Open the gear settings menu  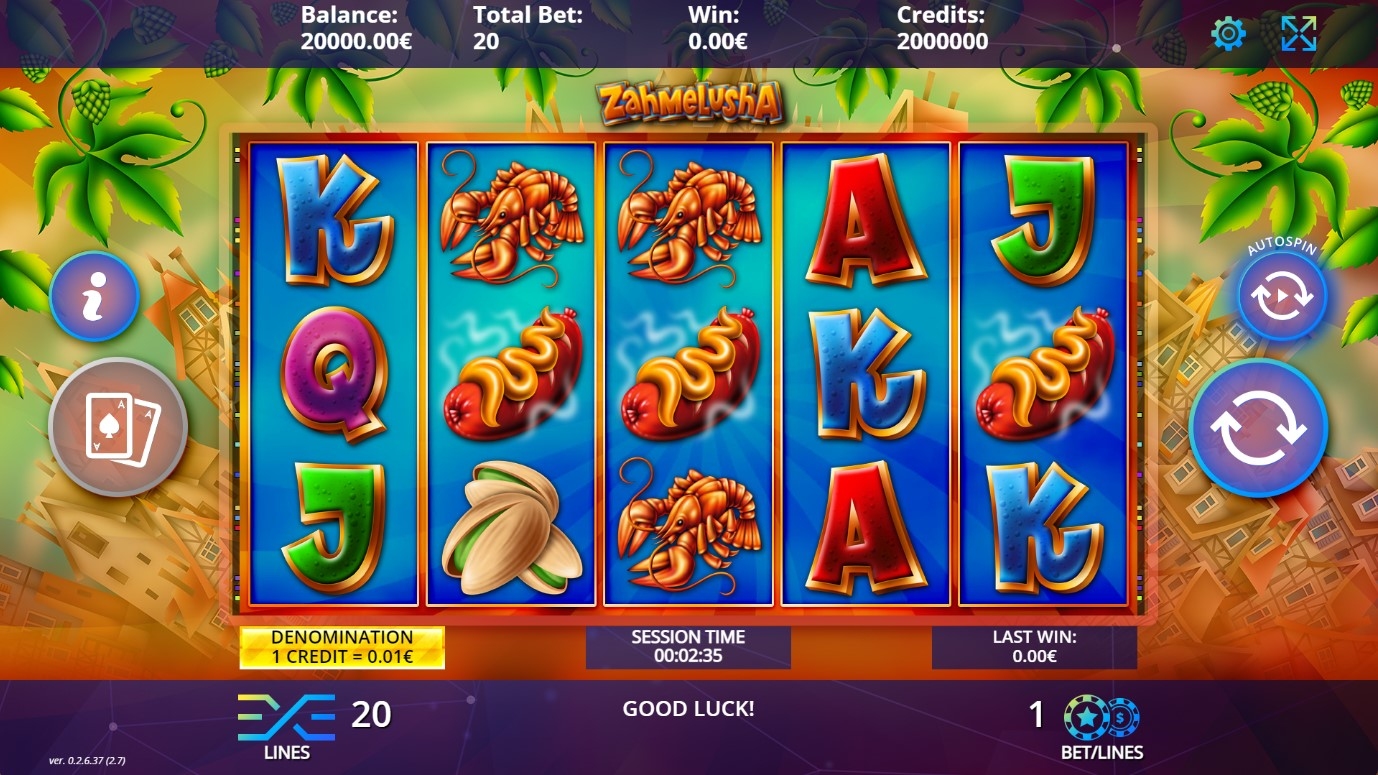(x=1228, y=34)
